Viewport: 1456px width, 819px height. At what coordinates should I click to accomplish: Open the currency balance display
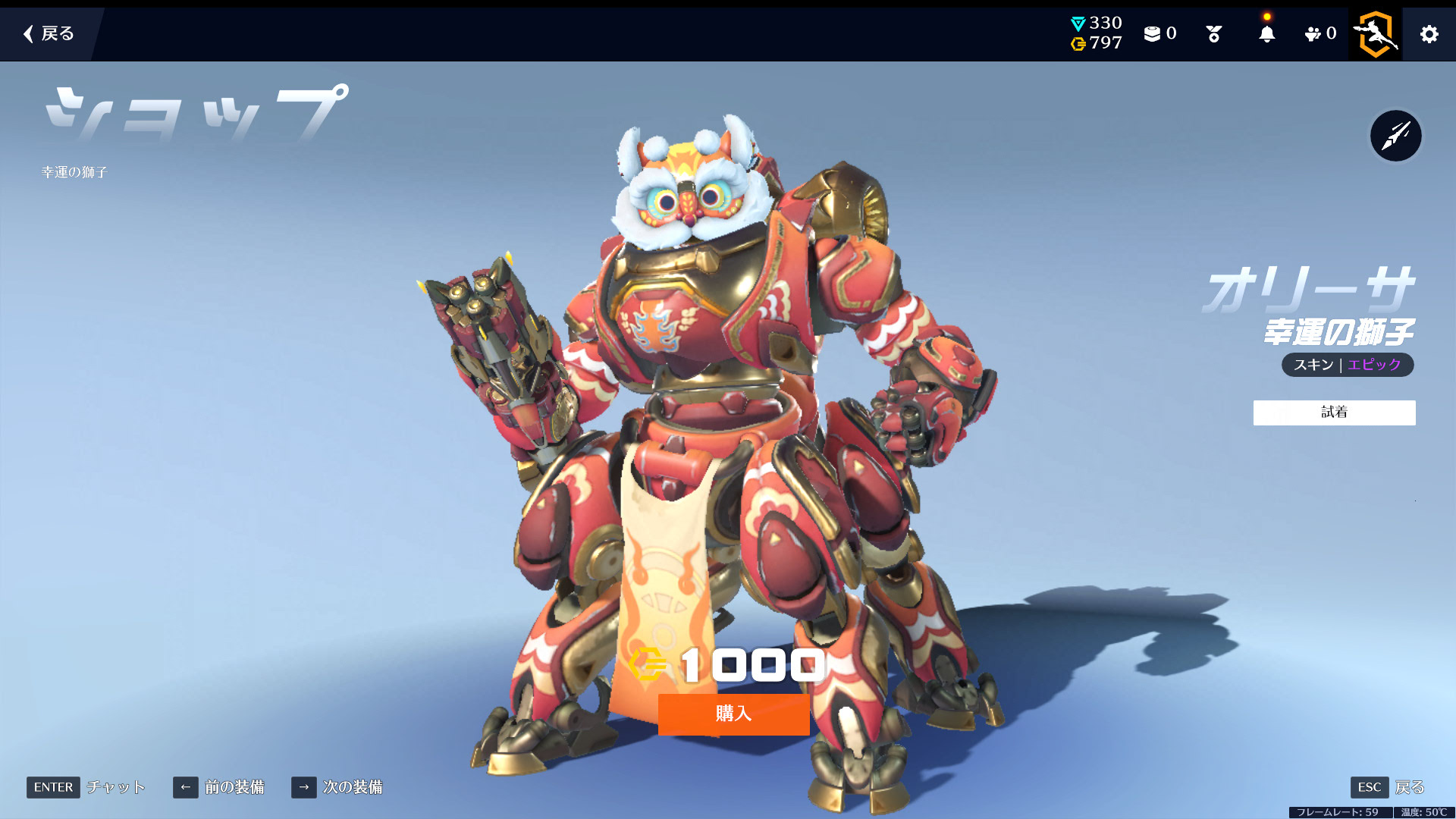coord(1096,33)
